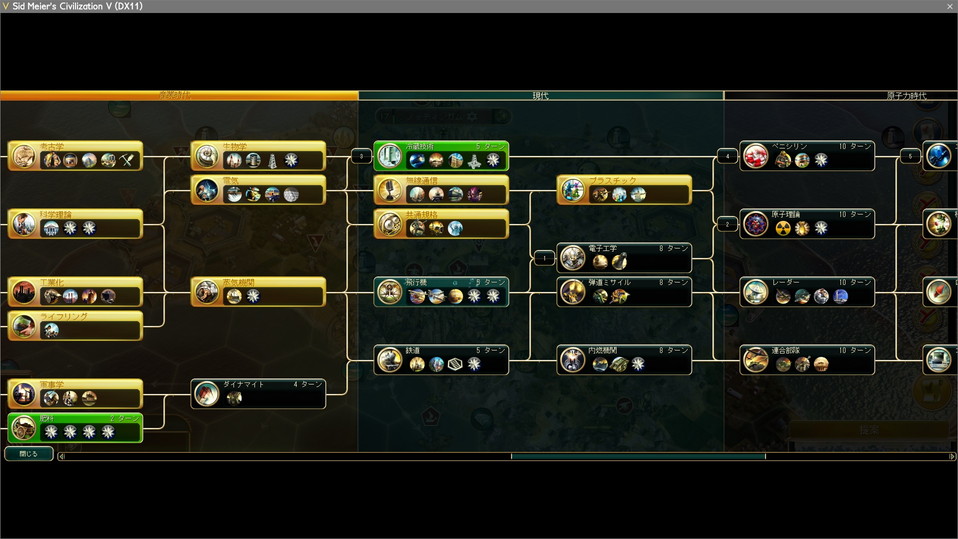Choose the 内燃機関 (Combustion) technology
Screen dimensions: 958x539
pos(625,359)
